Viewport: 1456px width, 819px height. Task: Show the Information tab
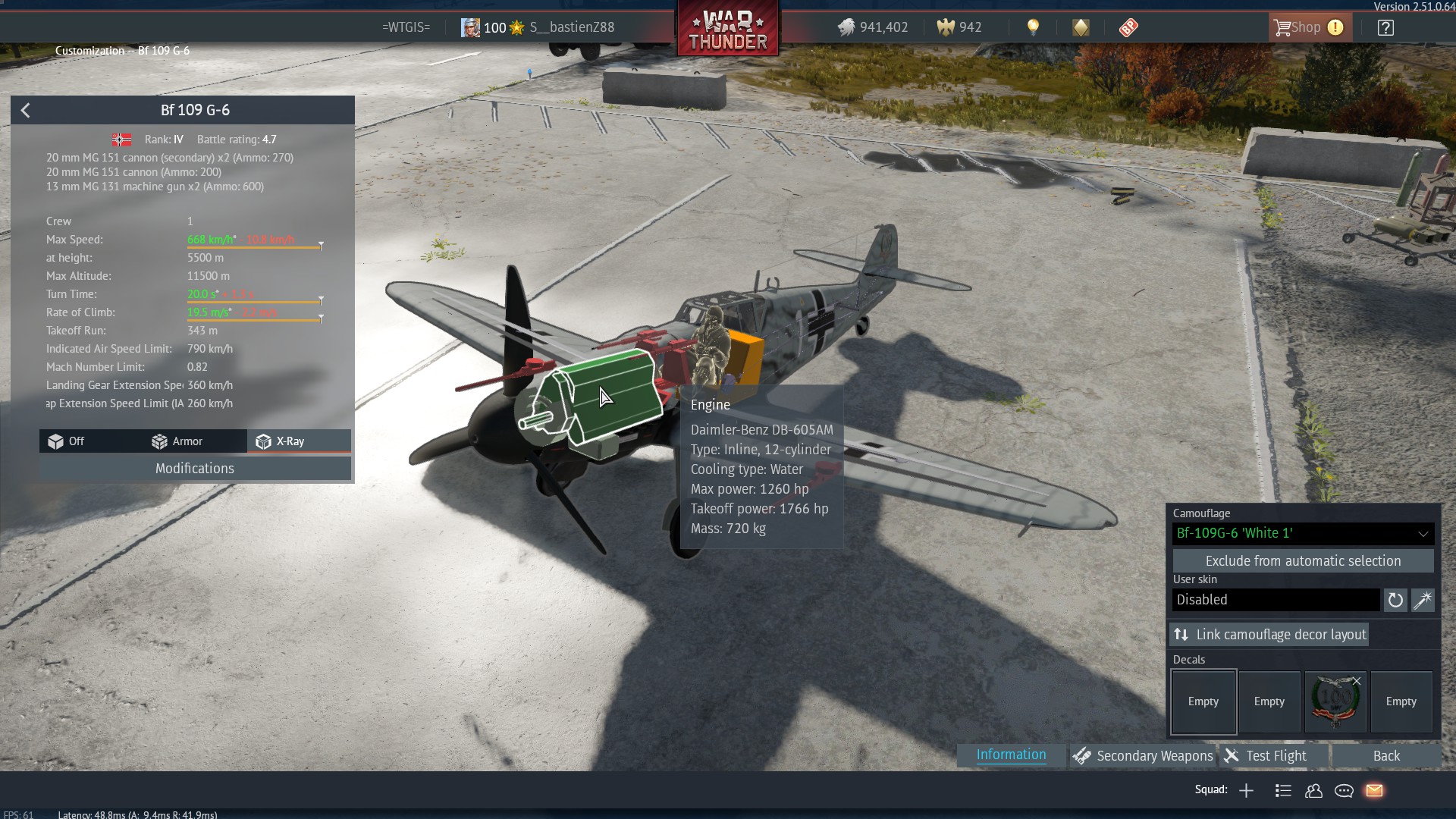[1011, 755]
